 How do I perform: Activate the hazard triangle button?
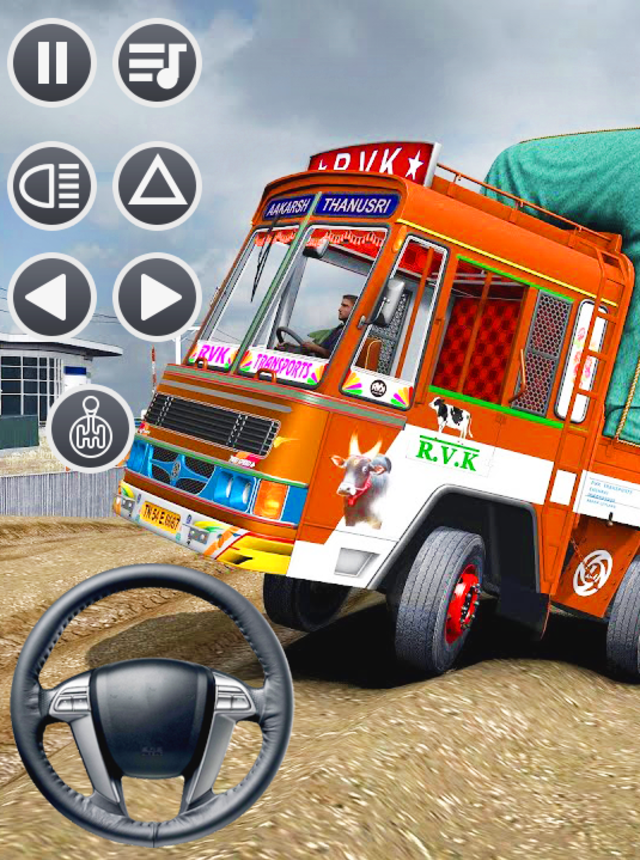158,186
